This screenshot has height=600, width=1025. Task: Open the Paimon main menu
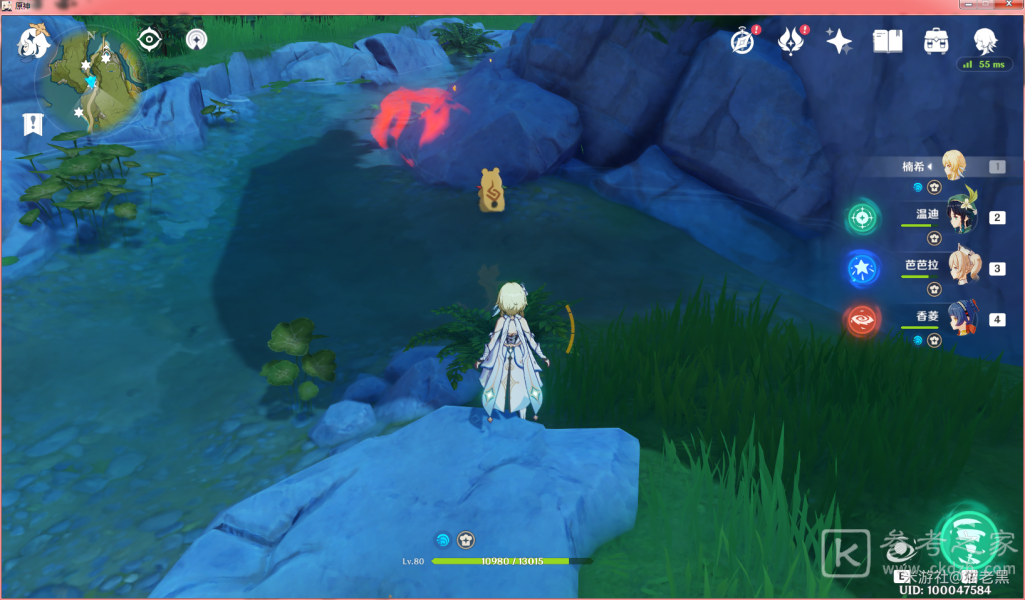[35, 42]
